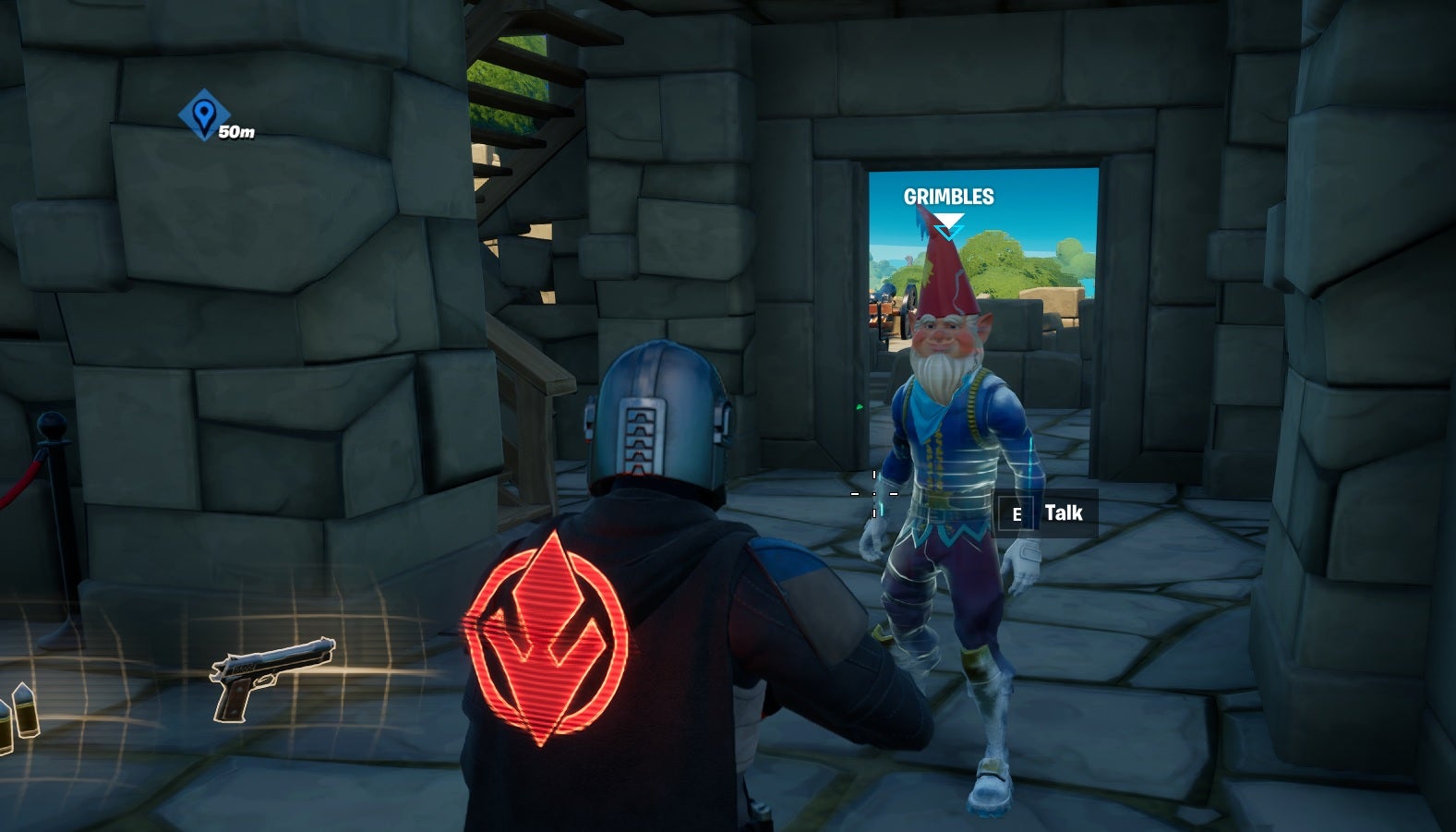Click the cyan arrow above Grimbles' head
Viewport: 1456px width, 832px height.
[948, 228]
